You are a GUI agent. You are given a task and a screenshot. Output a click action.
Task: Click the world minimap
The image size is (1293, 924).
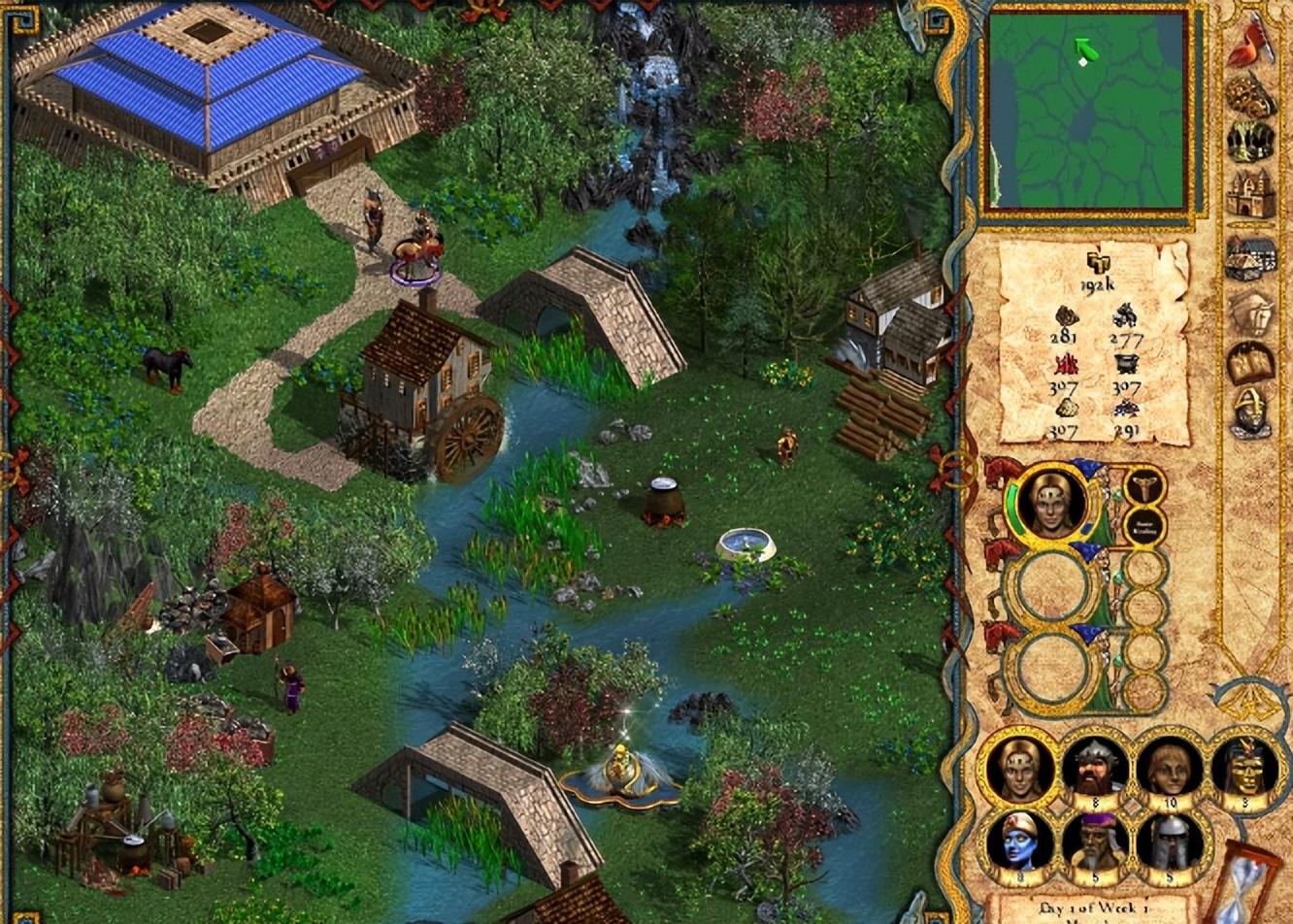coord(1086,110)
